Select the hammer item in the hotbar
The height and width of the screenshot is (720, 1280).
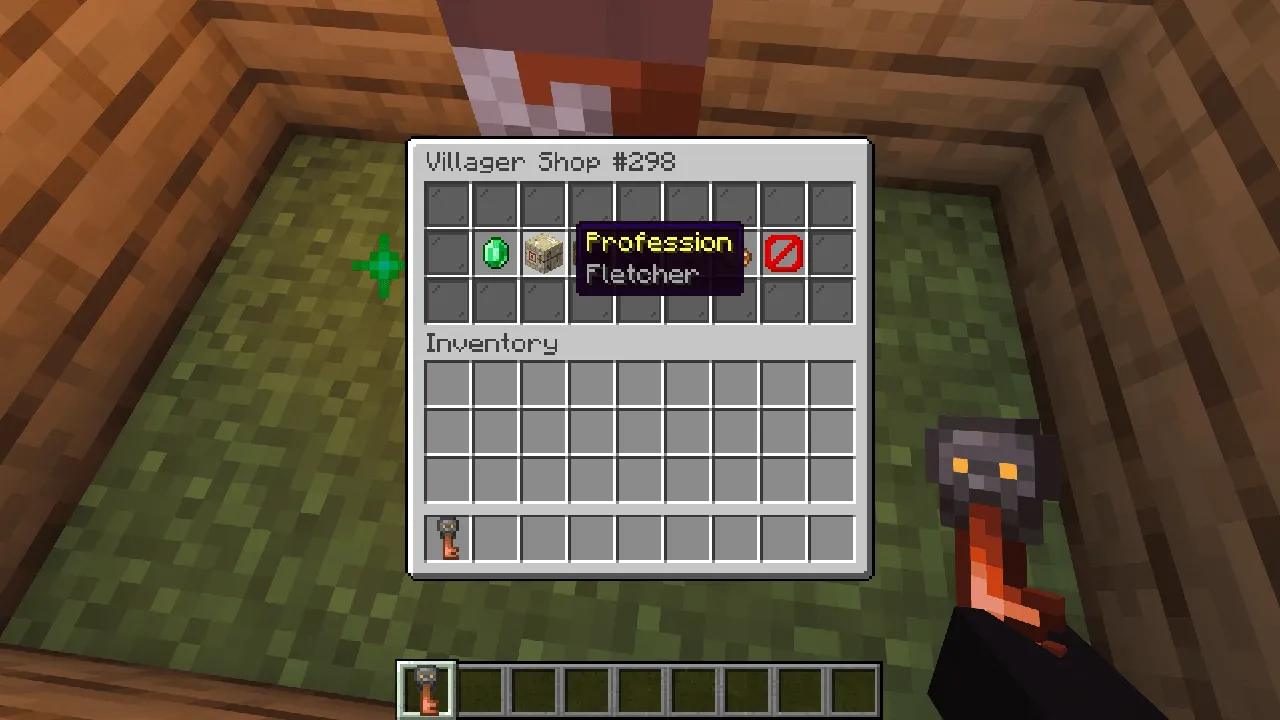point(427,686)
